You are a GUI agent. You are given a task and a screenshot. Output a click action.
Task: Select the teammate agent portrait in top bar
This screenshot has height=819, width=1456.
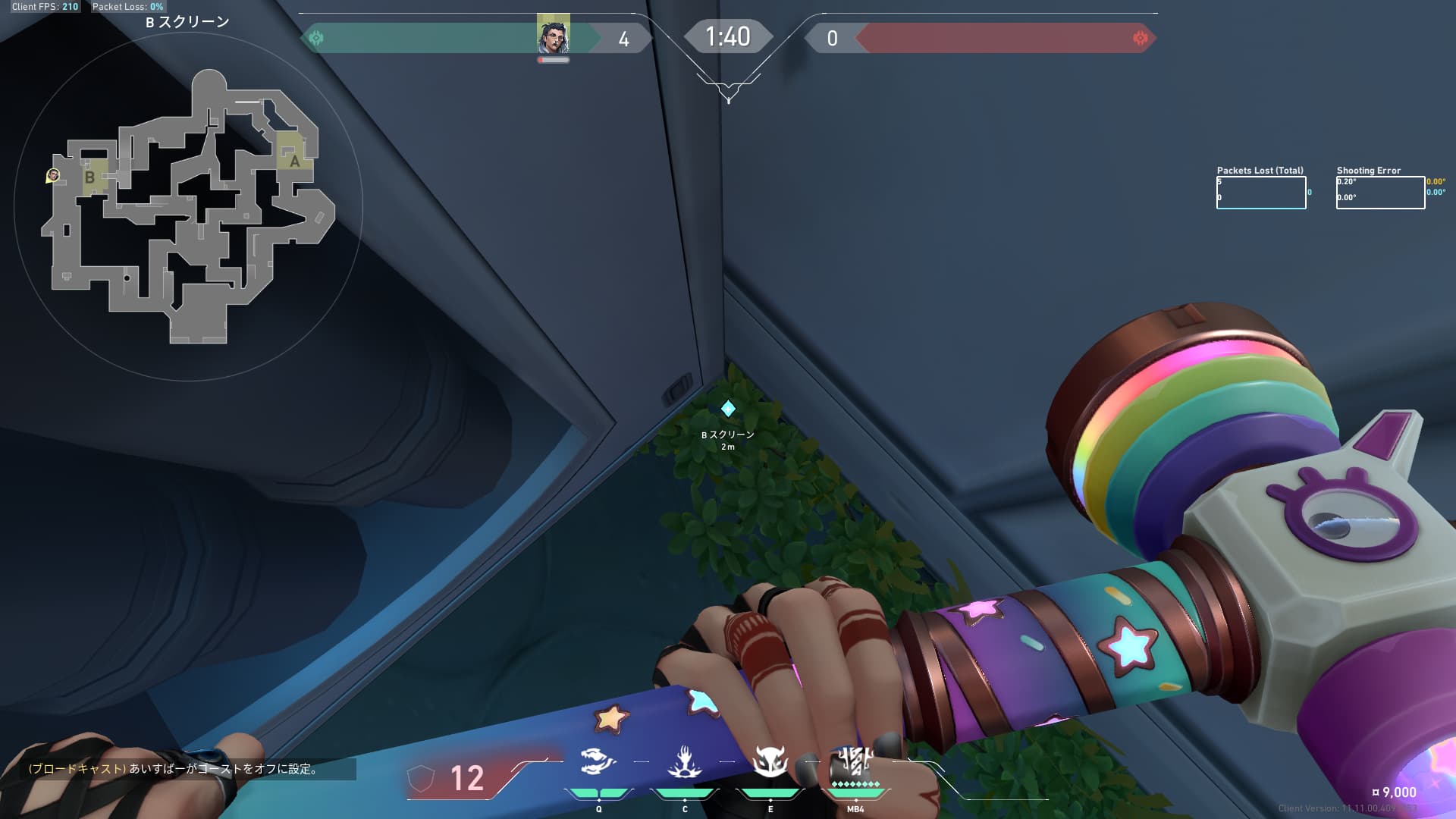tap(553, 35)
